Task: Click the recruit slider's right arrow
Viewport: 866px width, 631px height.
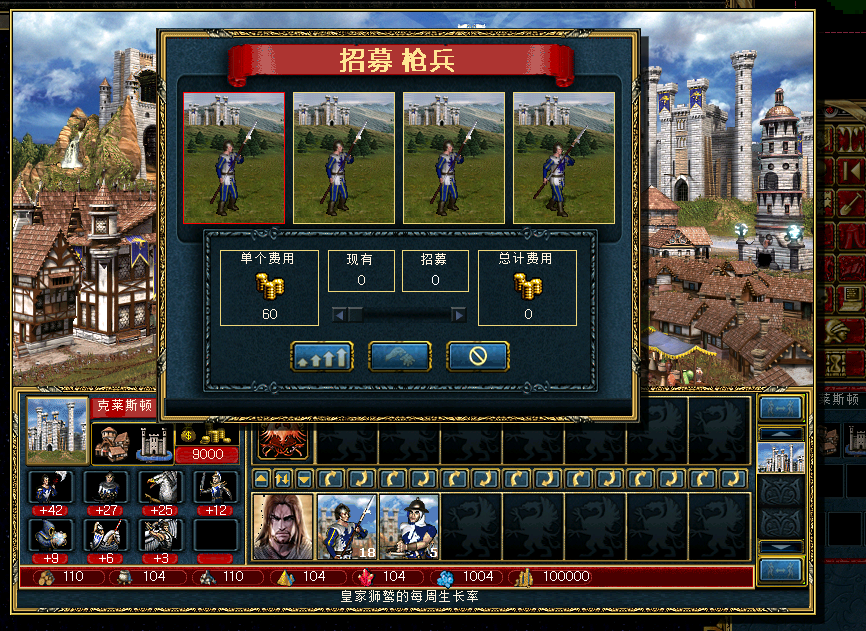Action: tap(458, 315)
